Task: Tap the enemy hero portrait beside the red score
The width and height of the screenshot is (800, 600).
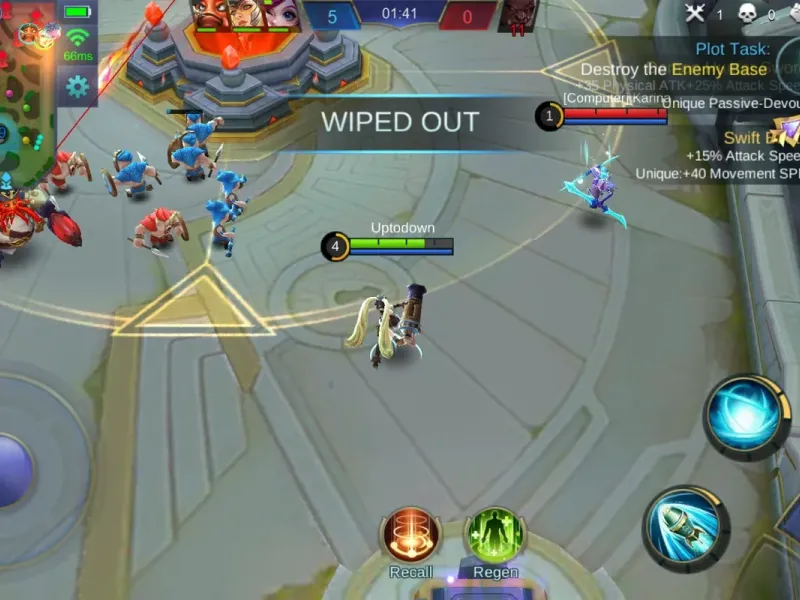Action: click(x=518, y=15)
